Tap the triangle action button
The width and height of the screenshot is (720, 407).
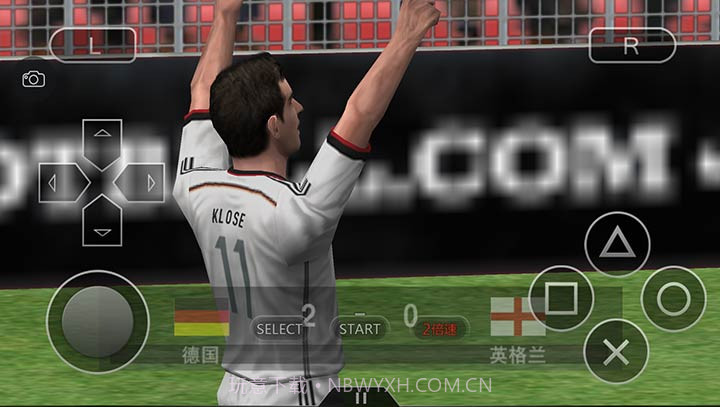[617, 245]
